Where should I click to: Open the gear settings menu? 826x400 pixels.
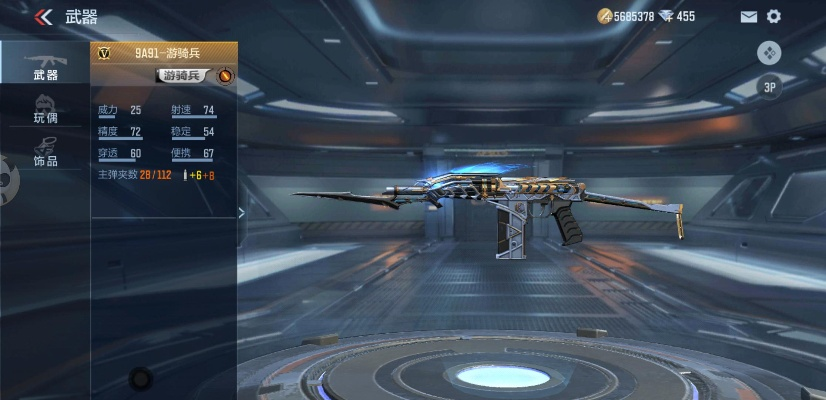(x=773, y=17)
